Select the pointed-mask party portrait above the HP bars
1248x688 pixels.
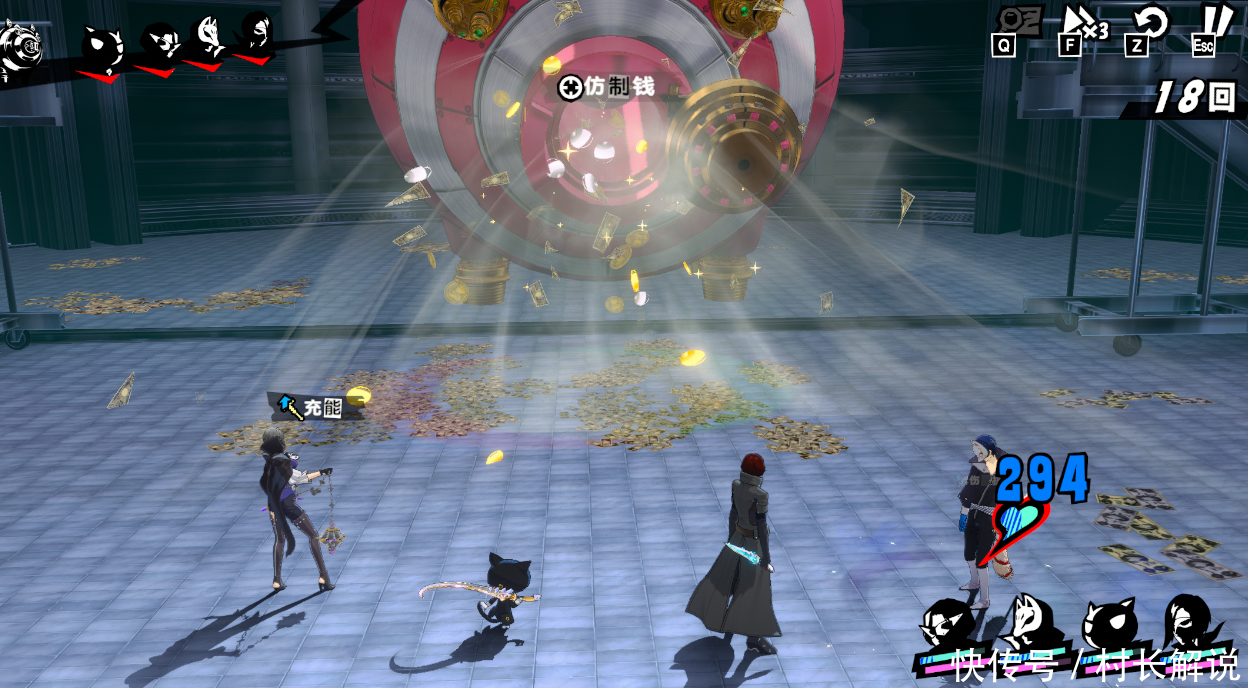pyautogui.click(x=946, y=622)
